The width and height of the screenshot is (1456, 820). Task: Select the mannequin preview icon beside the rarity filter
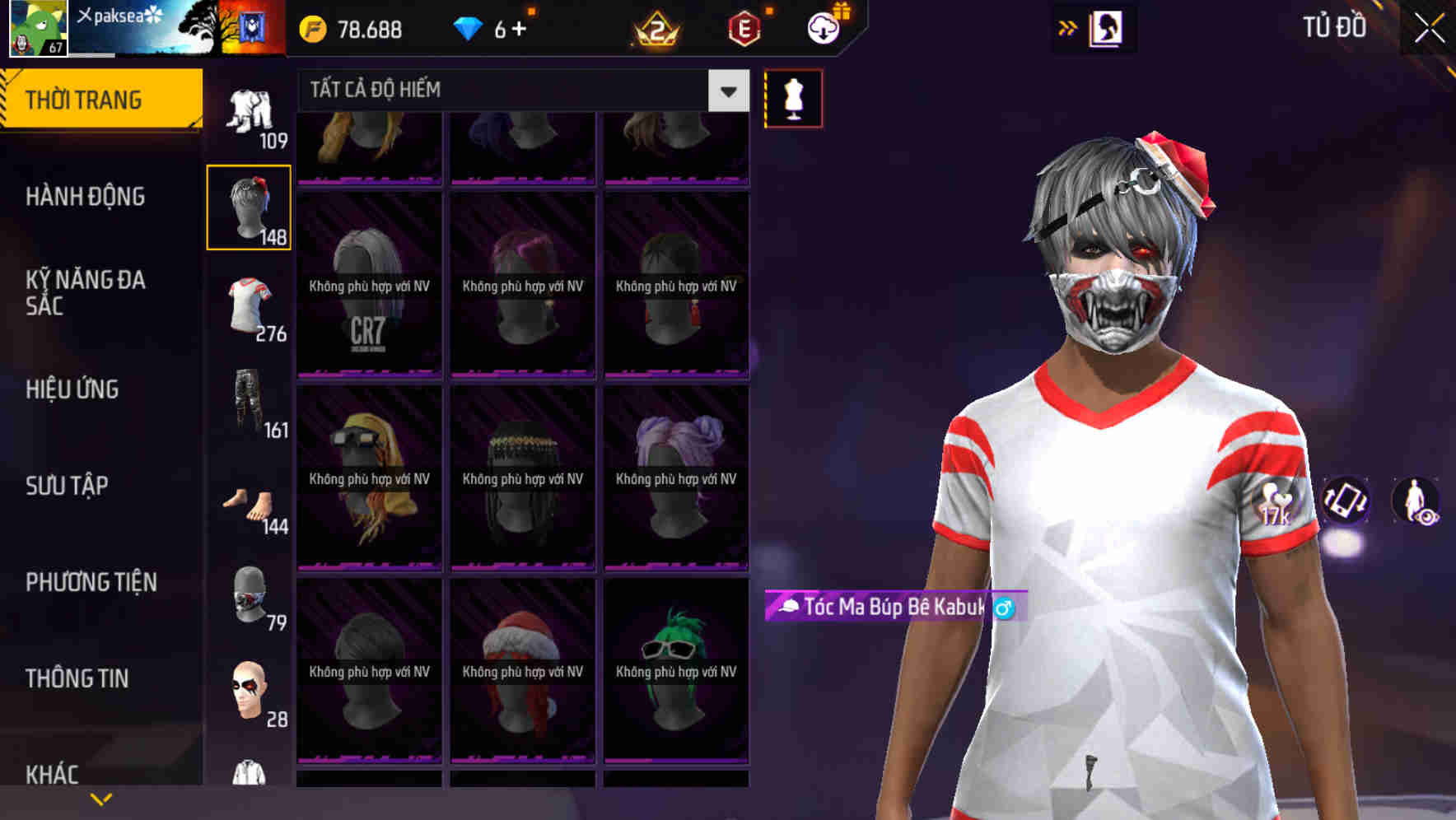(793, 97)
